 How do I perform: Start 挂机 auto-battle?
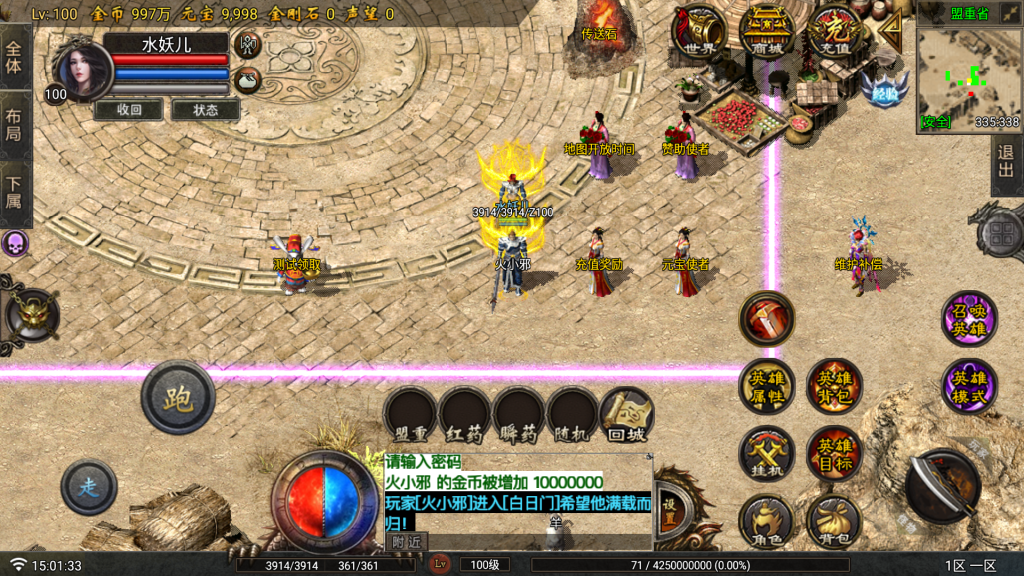[767, 454]
